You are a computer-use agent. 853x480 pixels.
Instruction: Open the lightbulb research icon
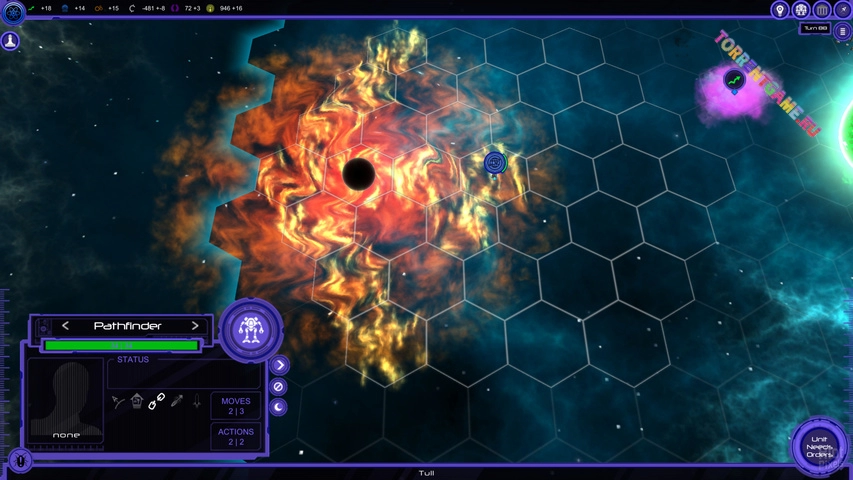point(780,10)
